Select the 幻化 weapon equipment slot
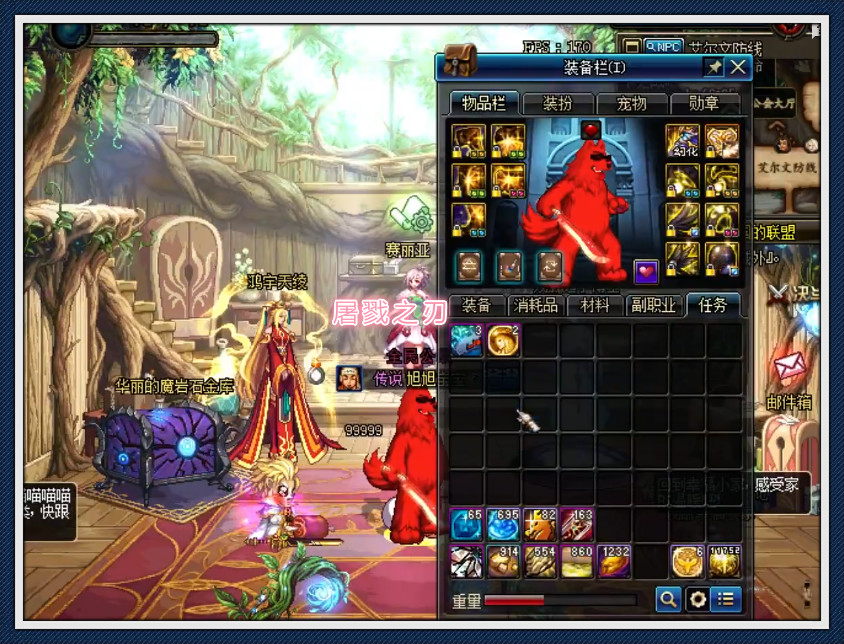The image size is (844, 644). tap(683, 141)
